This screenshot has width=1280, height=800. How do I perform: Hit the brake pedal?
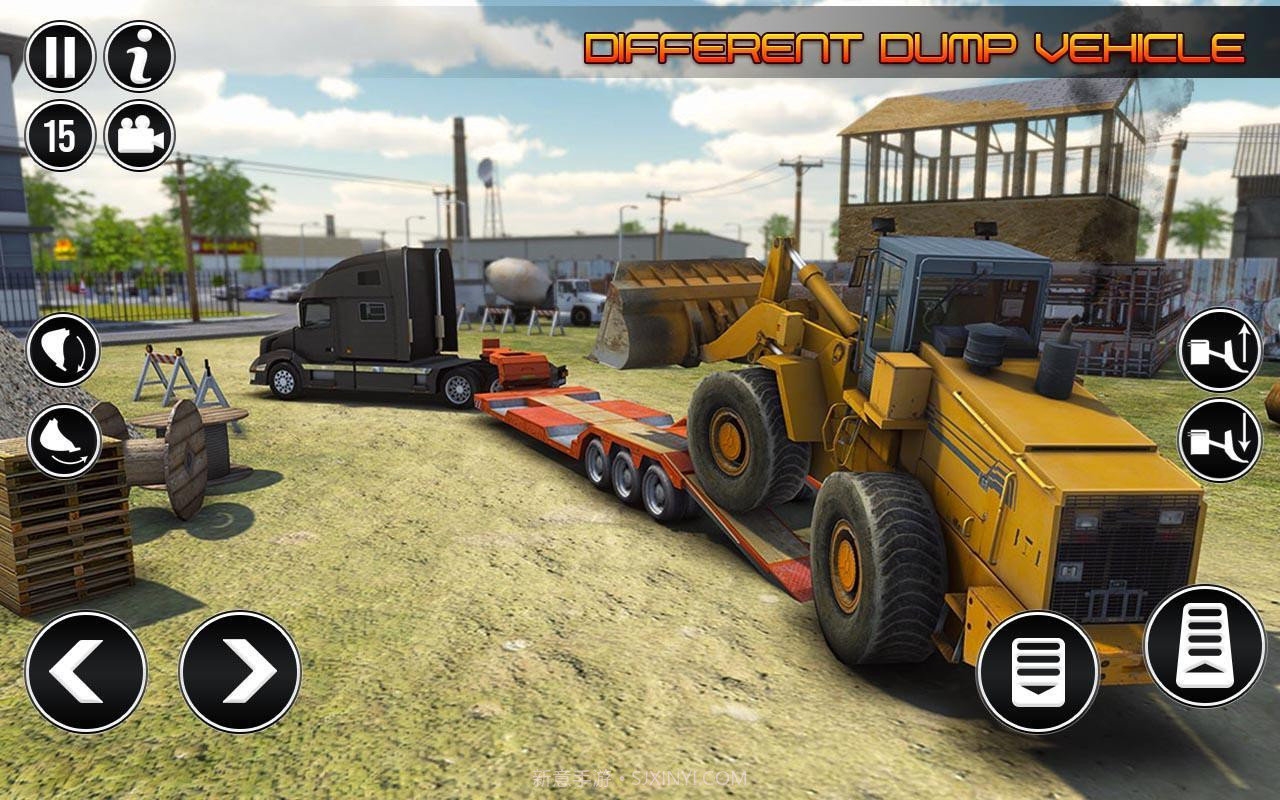[x=1037, y=671]
